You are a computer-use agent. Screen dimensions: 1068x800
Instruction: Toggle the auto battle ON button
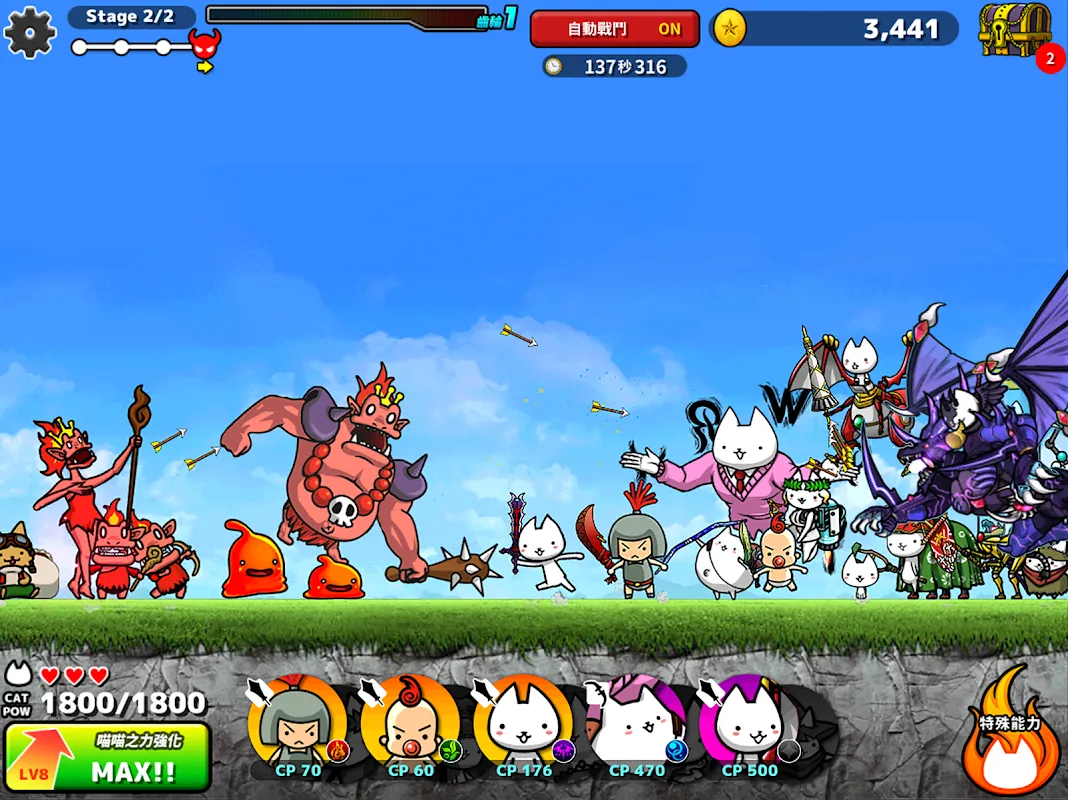point(614,29)
